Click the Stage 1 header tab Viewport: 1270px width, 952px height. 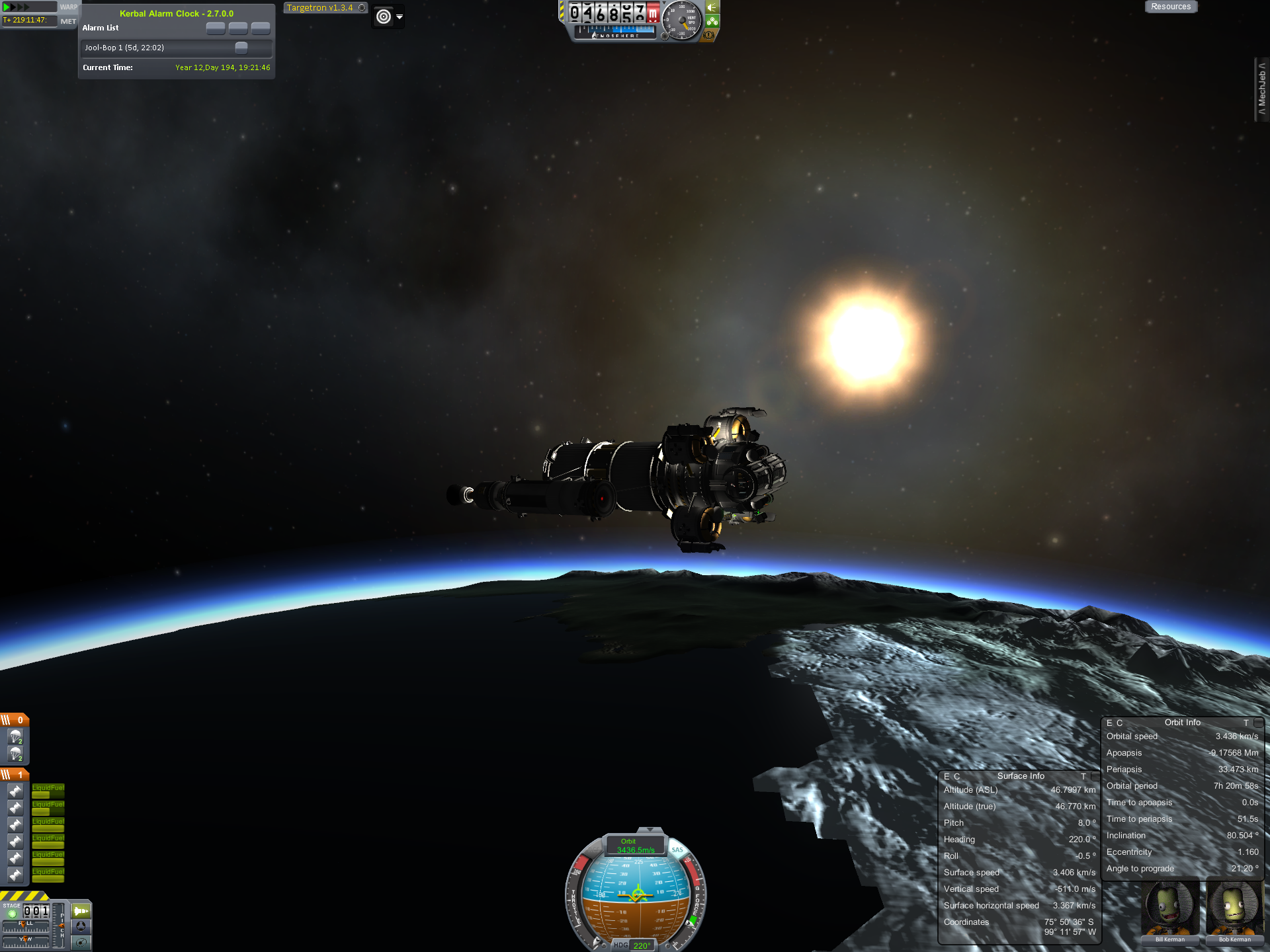pyautogui.click(x=14, y=774)
